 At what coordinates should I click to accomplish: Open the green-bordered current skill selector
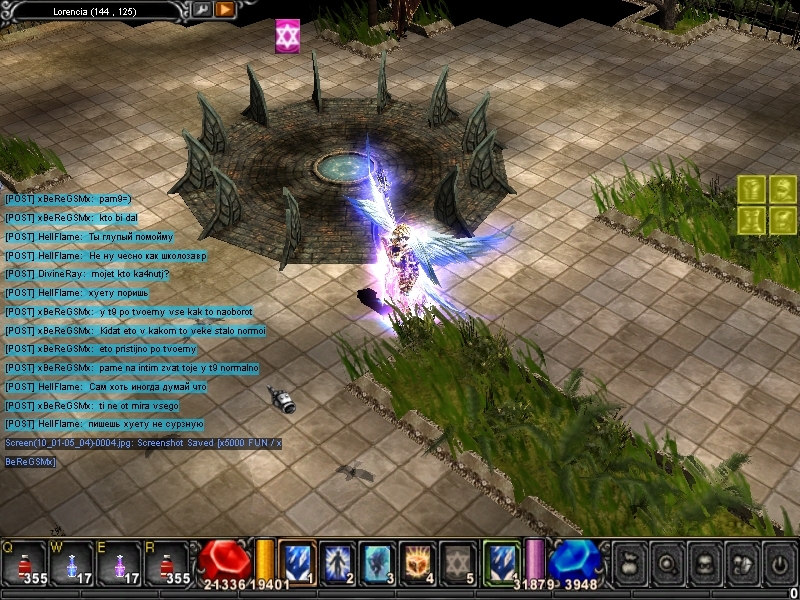(x=500, y=560)
